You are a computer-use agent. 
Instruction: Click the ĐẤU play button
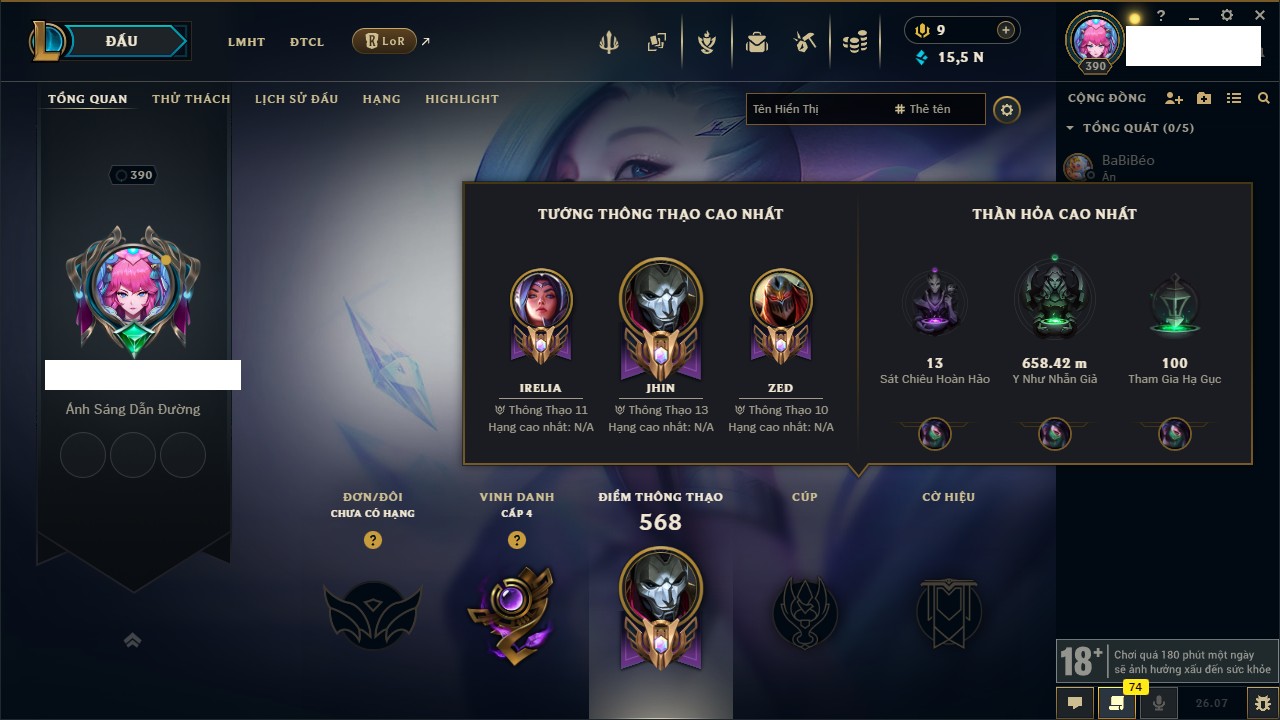pyautogui.click(x=120, y=41)
